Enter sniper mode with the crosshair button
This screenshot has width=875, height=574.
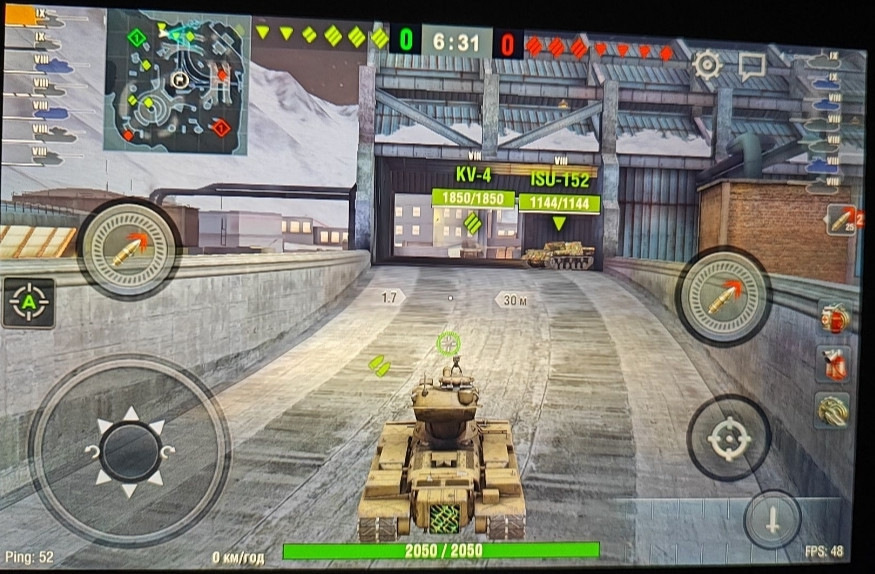pyautogui.click(x=728, y=438)
